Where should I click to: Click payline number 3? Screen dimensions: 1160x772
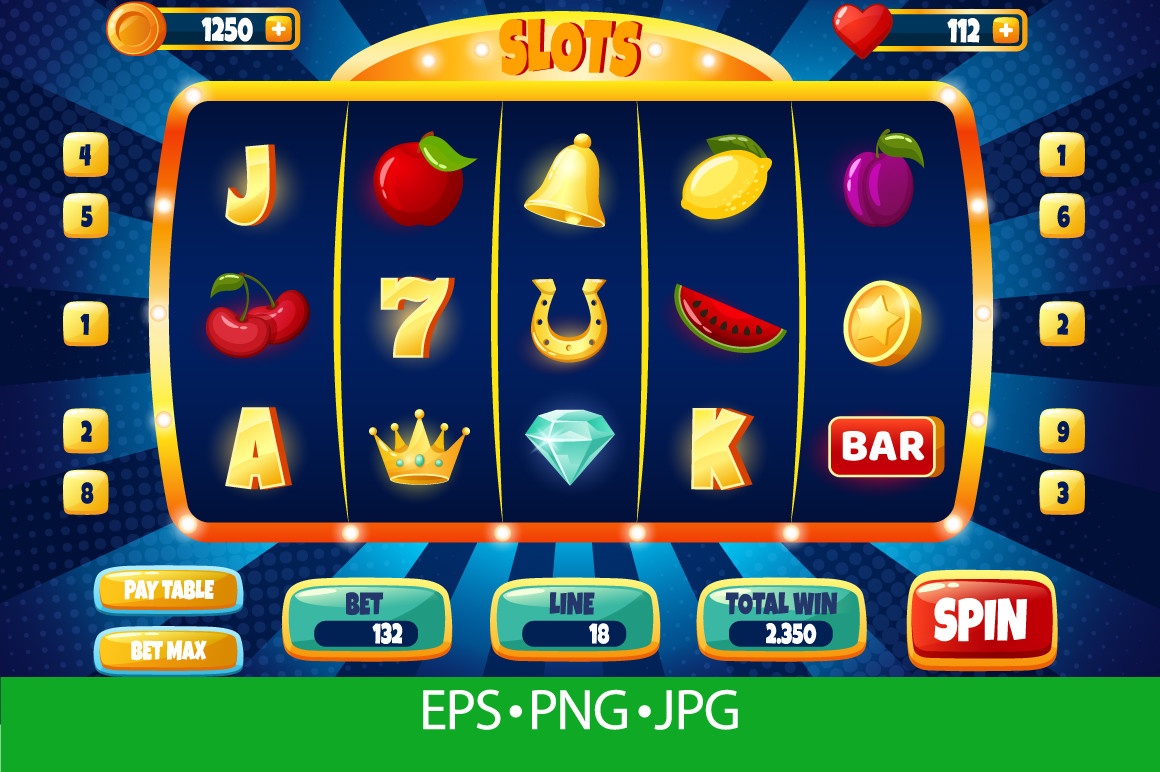click(1062, 492)
